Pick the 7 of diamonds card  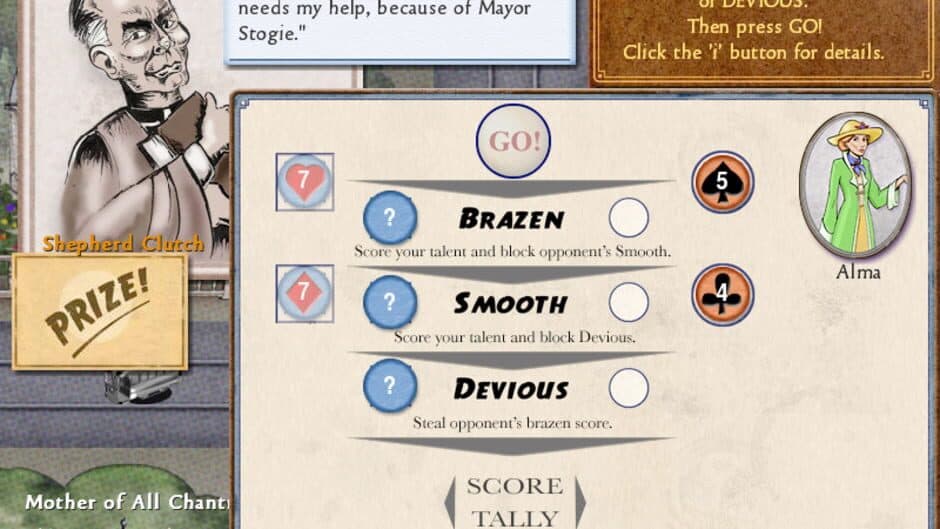click(304, 294)
